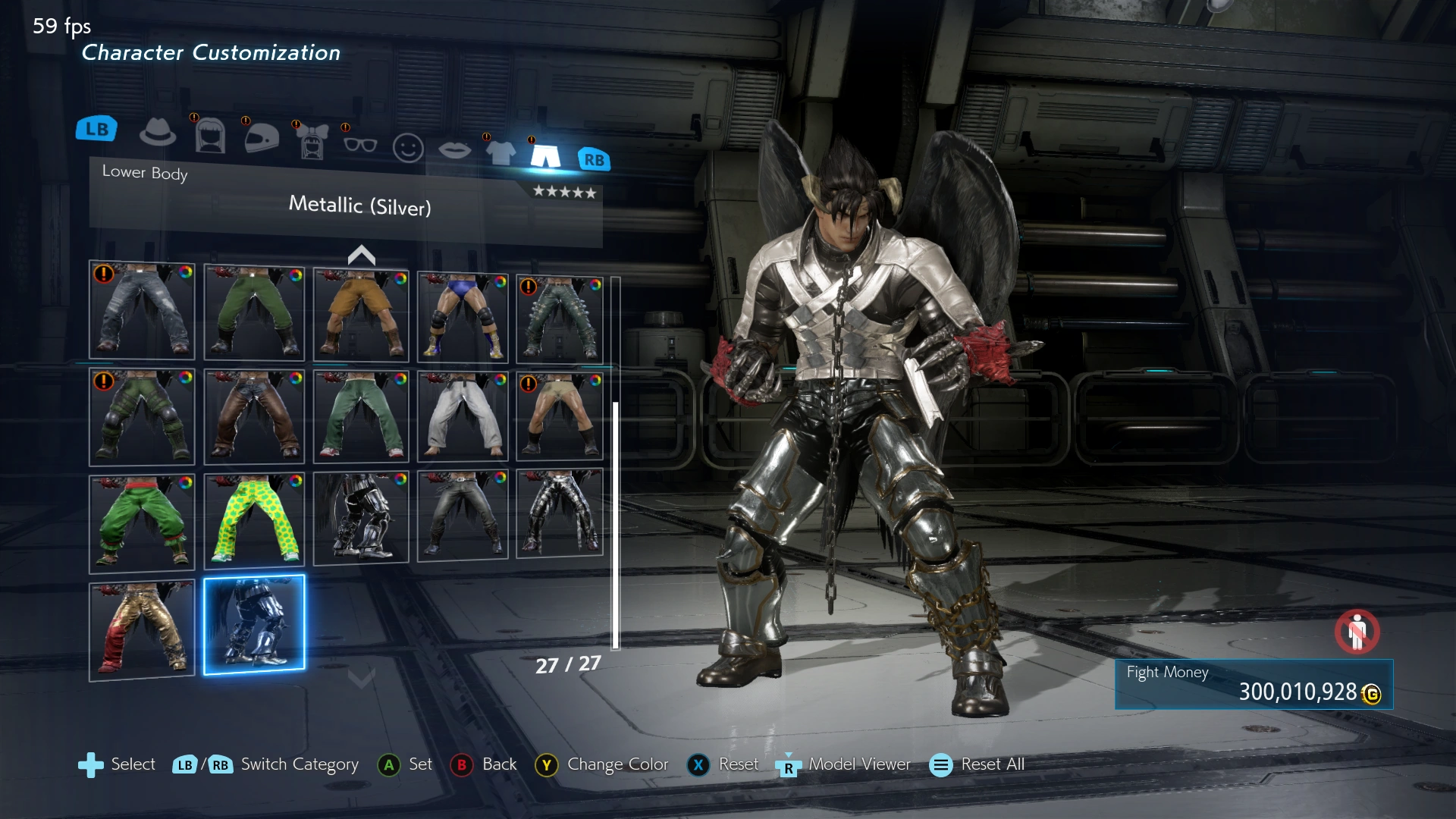Pick the tan khaki shorts thumbnail
Image resolution: width=1456 pixels, height=819 pixels.
tap(361, 314)
